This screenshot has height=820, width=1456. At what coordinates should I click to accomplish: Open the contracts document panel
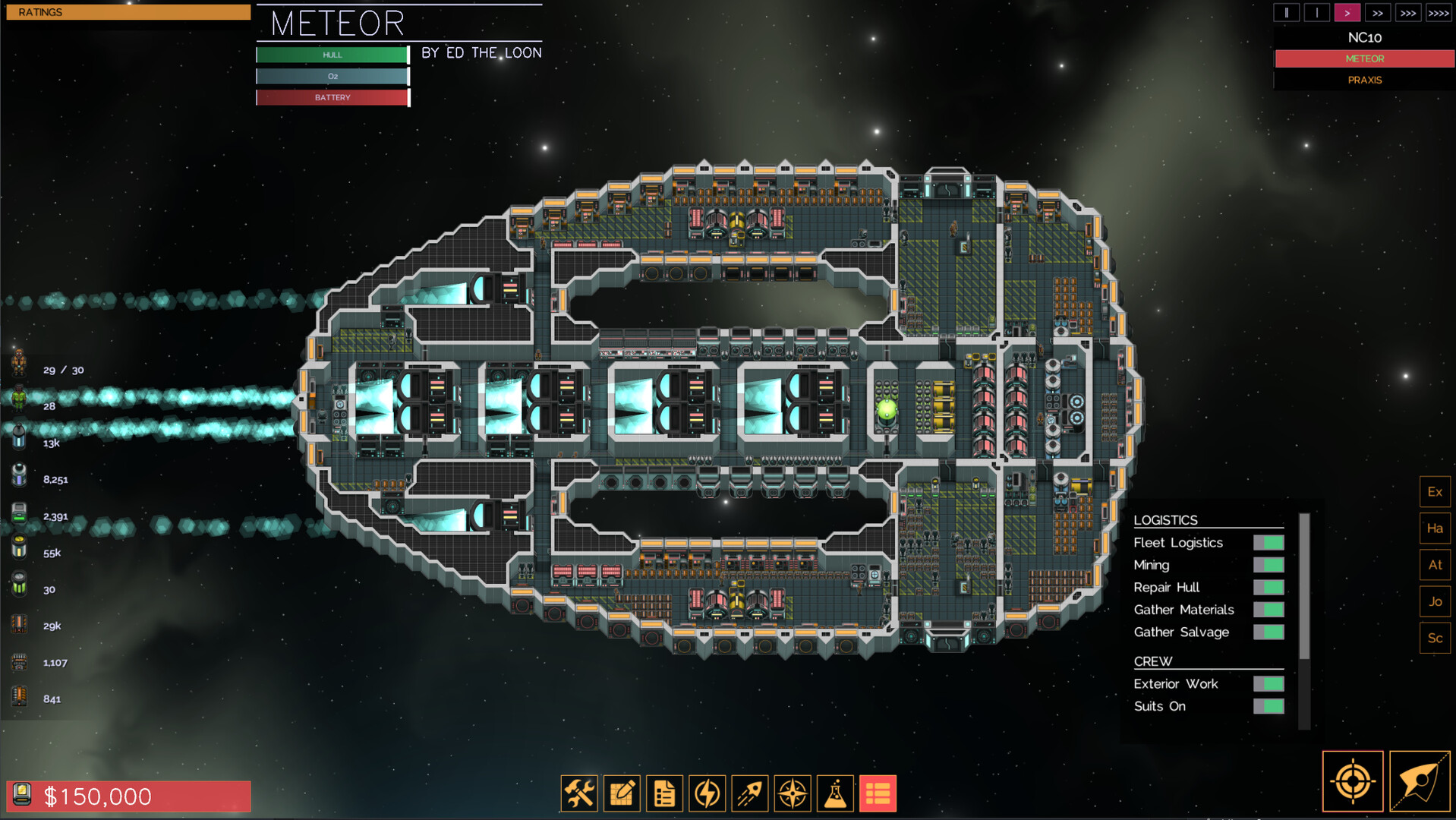click(664, 793)
